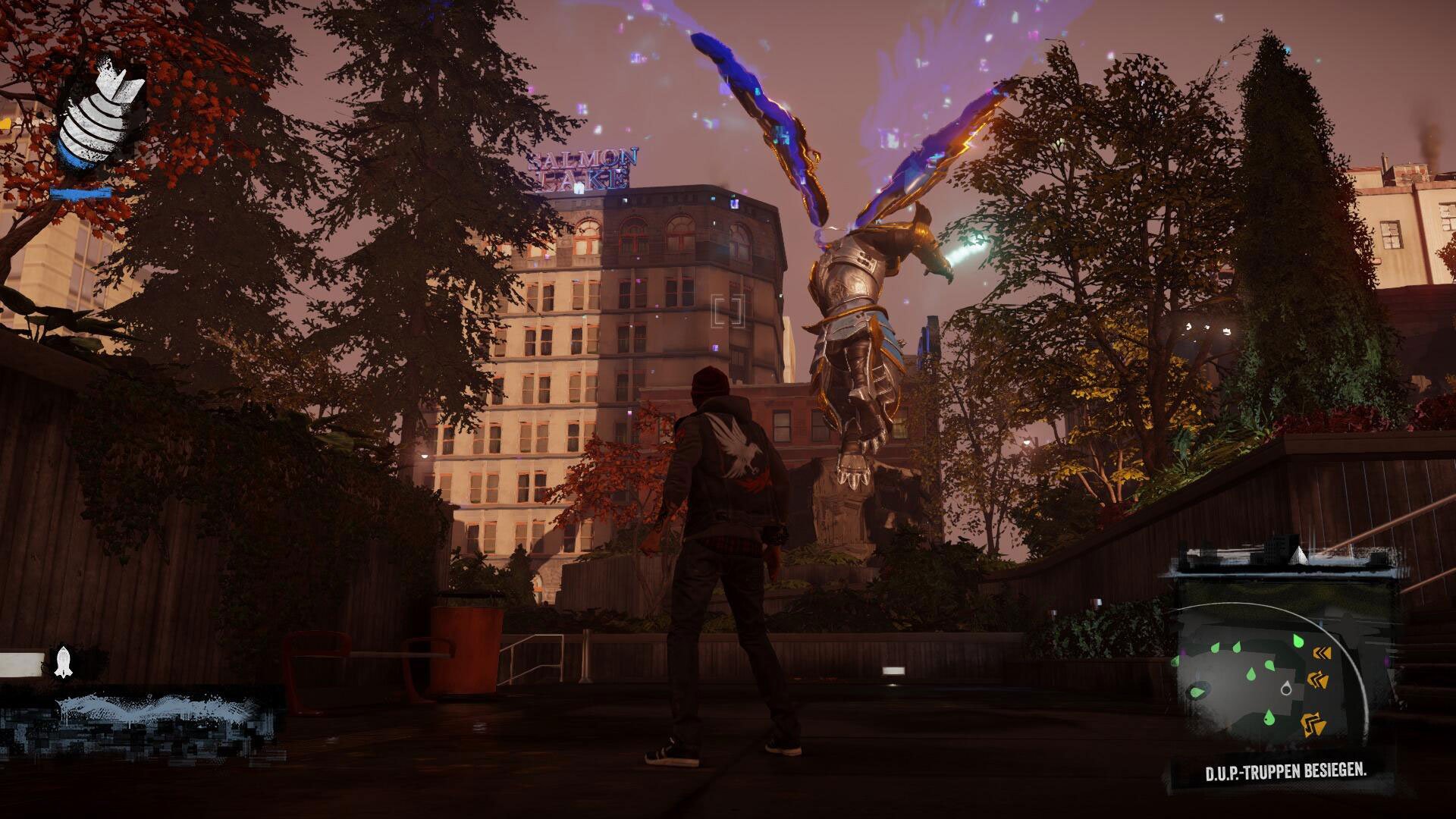Screen dimensions: 1456x819
Task: Click a green blast shard droplet on minimap
Action: point(1269,666)
